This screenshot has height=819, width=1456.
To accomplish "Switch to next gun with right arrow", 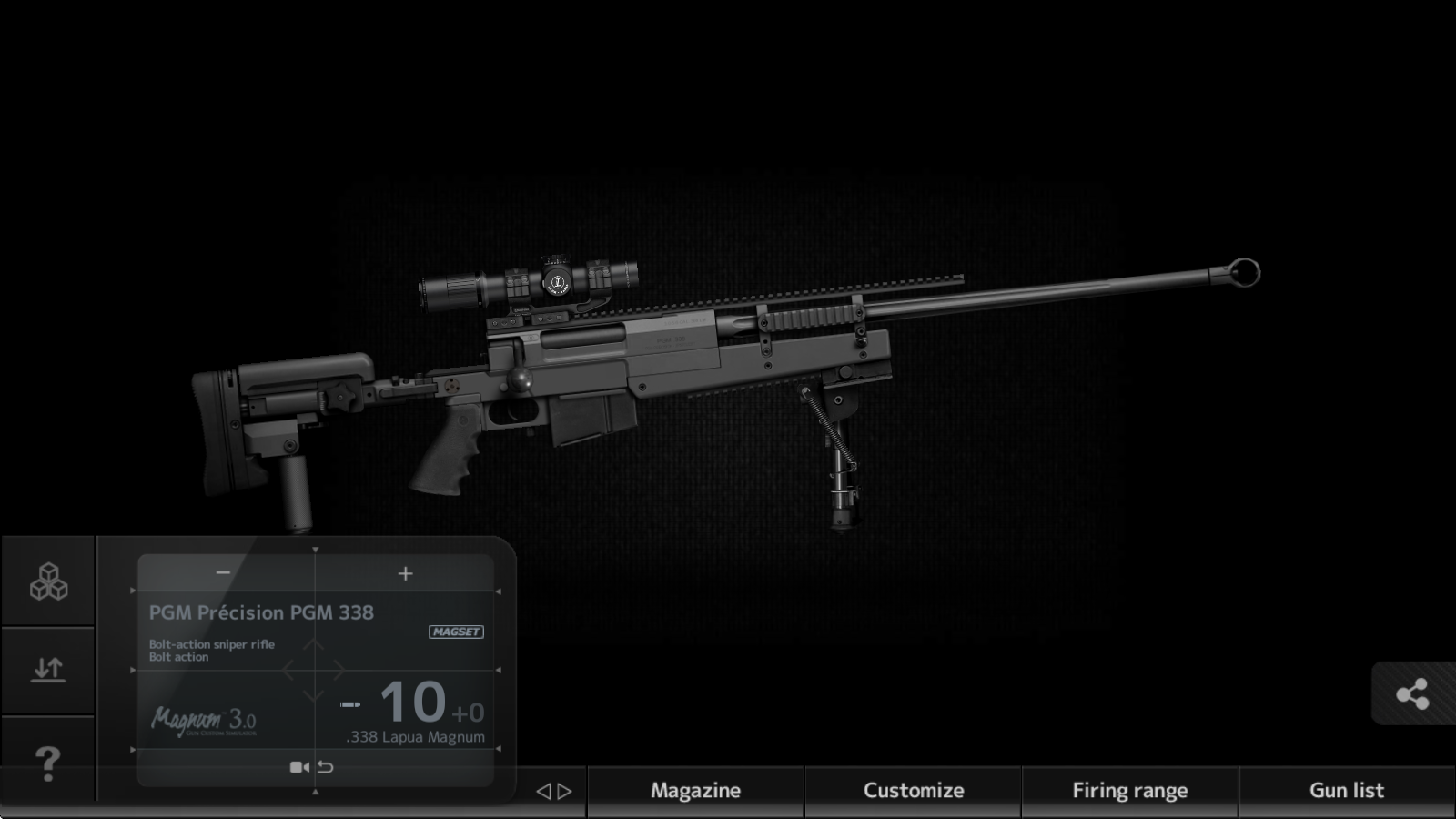I will click(x=565, y=792).
